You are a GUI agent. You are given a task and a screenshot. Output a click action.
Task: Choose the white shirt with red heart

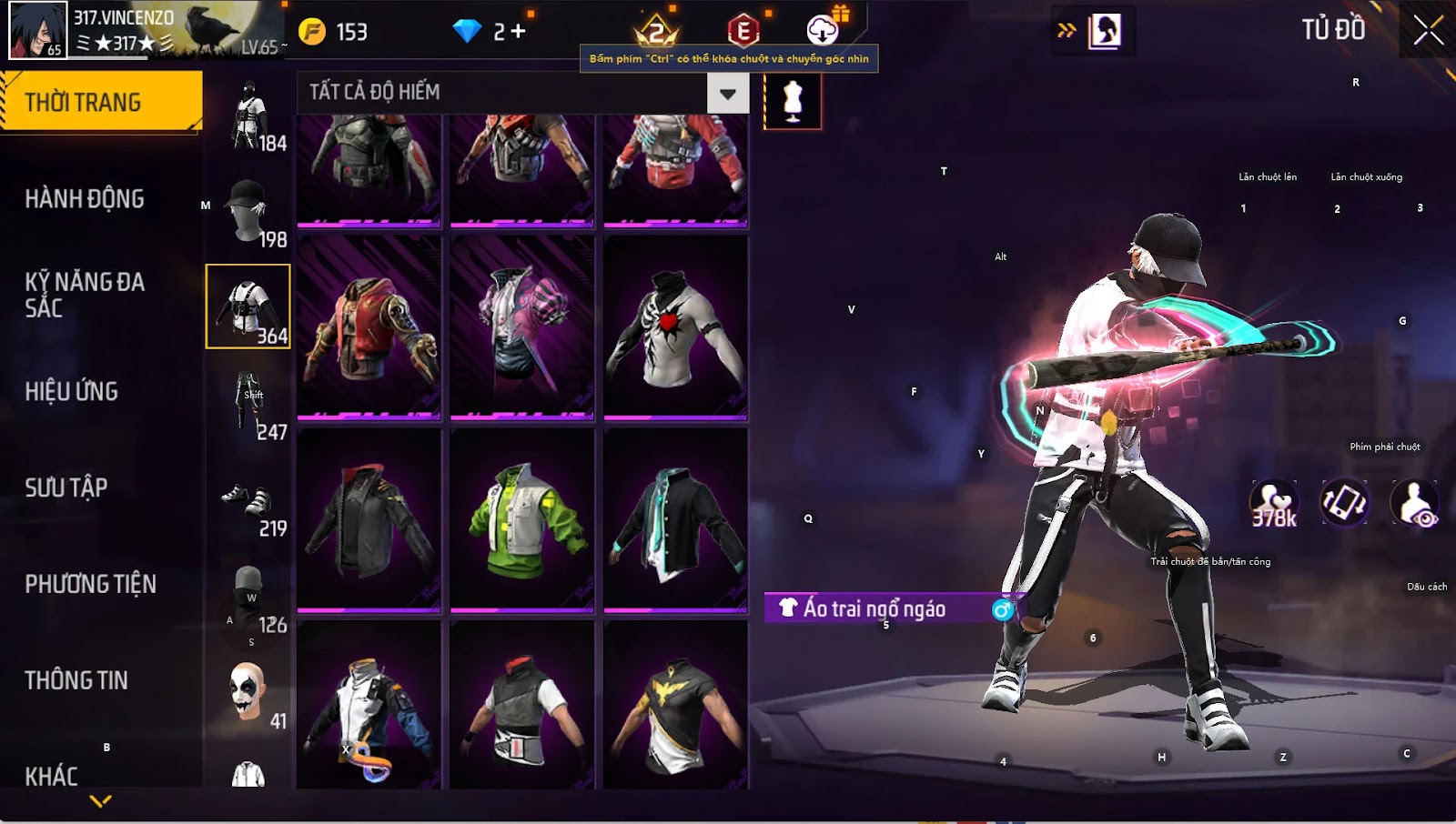tap(675, 327)
